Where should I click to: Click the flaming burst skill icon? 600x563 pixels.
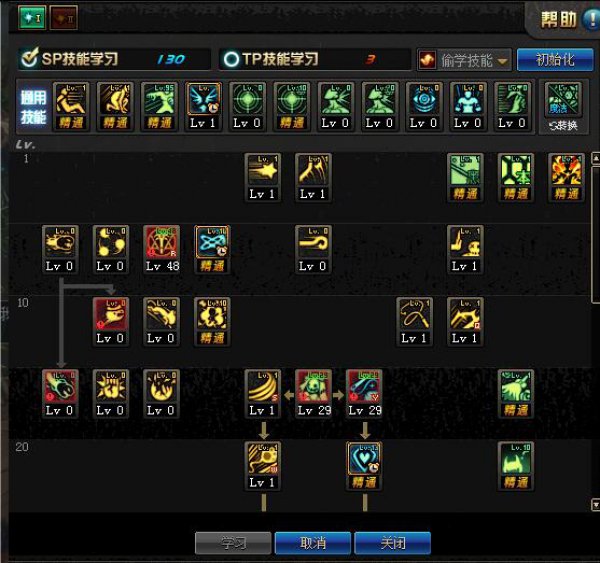[567, 172]
